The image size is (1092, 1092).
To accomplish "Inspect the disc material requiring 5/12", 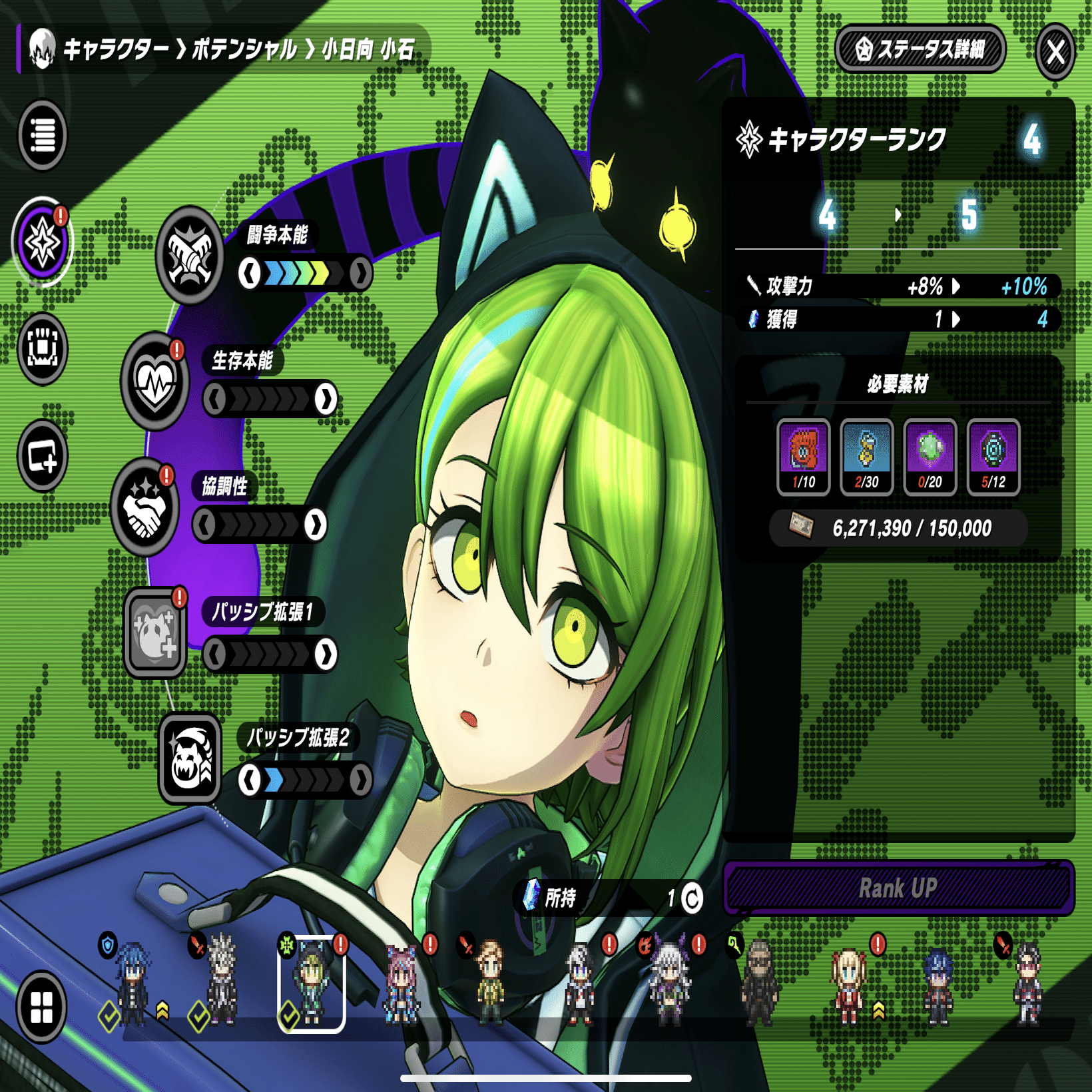I will point(993,457).
